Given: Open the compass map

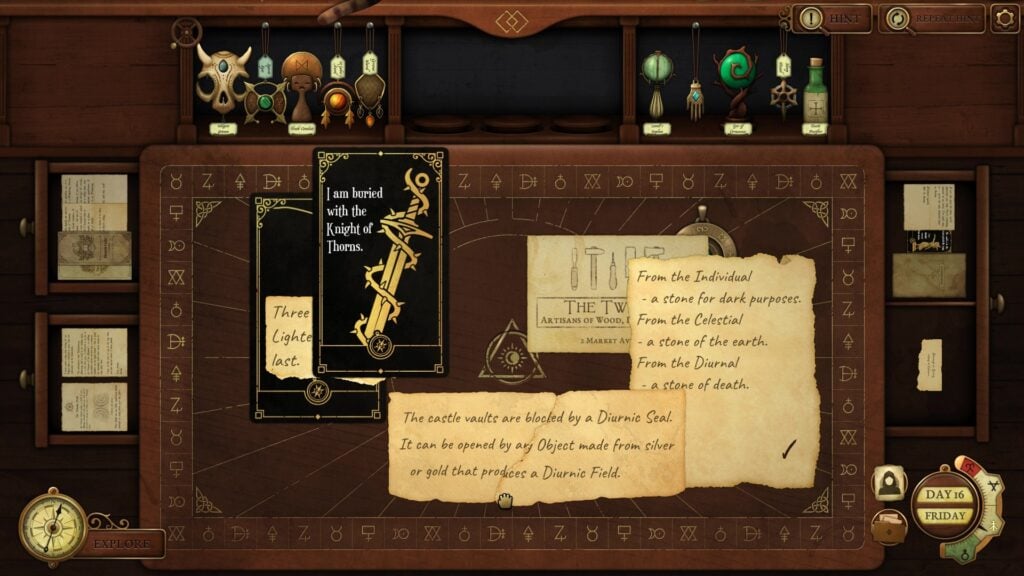Looking at the screenshot, I should click(53, 526).
